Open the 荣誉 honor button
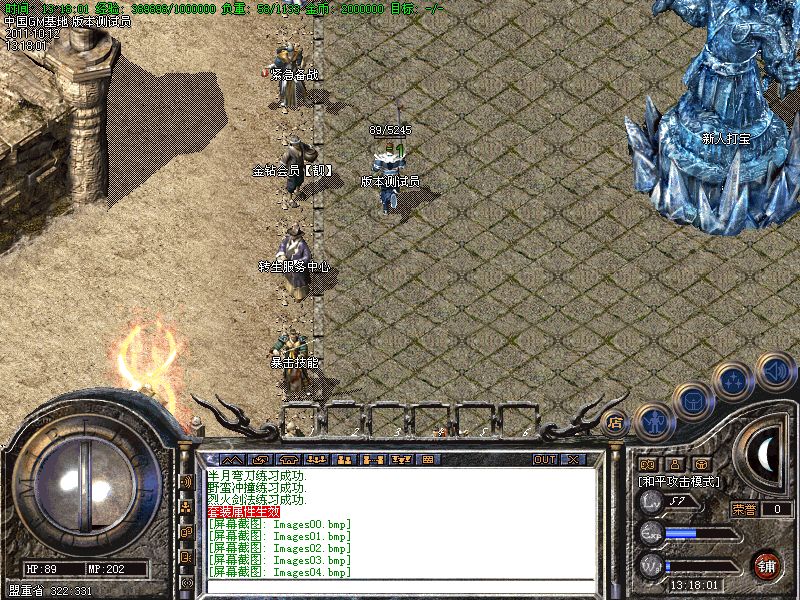This screenshot has height=600, width=800. coord(745,508)
